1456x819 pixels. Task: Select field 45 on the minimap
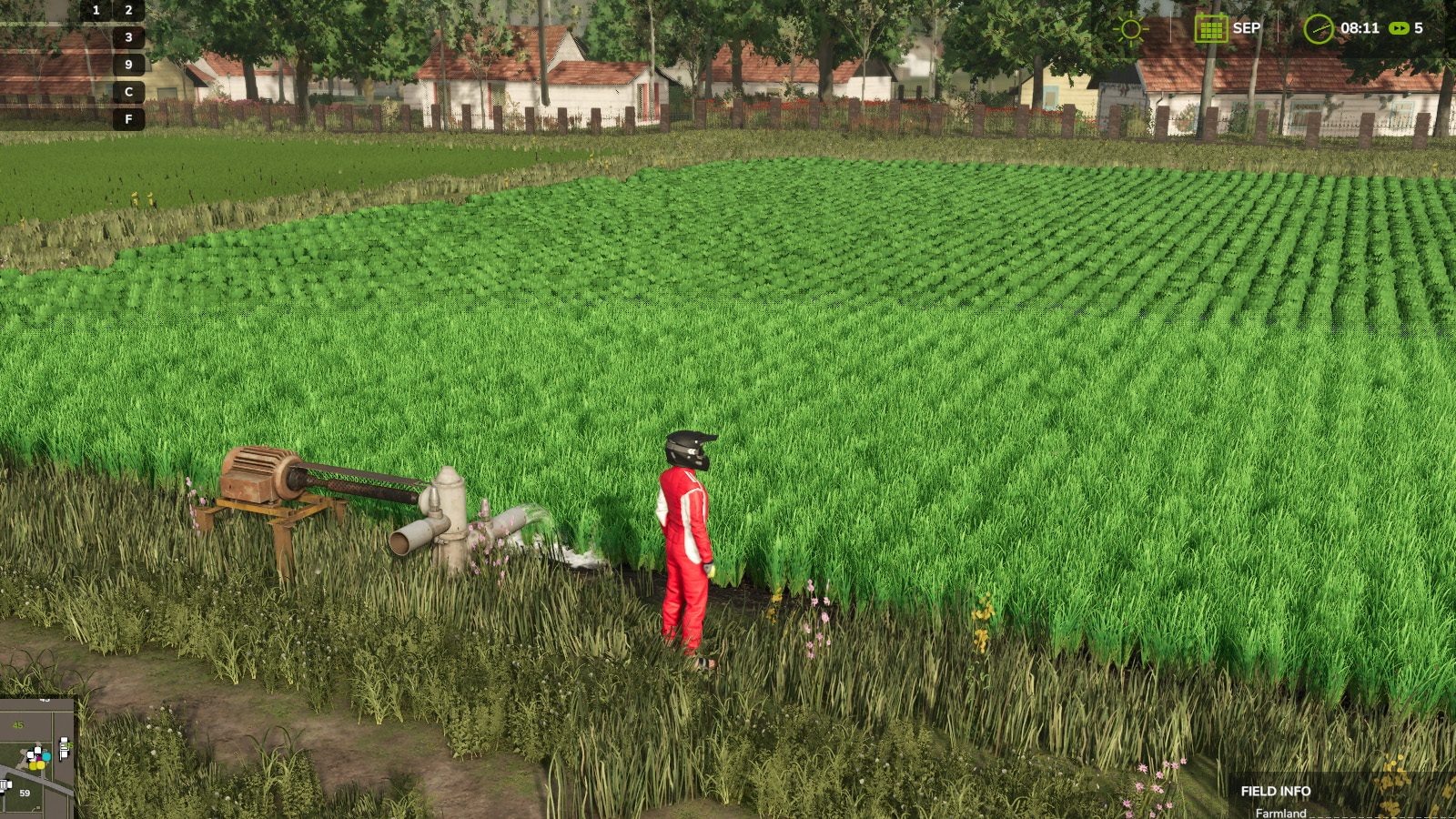[18, 725]
